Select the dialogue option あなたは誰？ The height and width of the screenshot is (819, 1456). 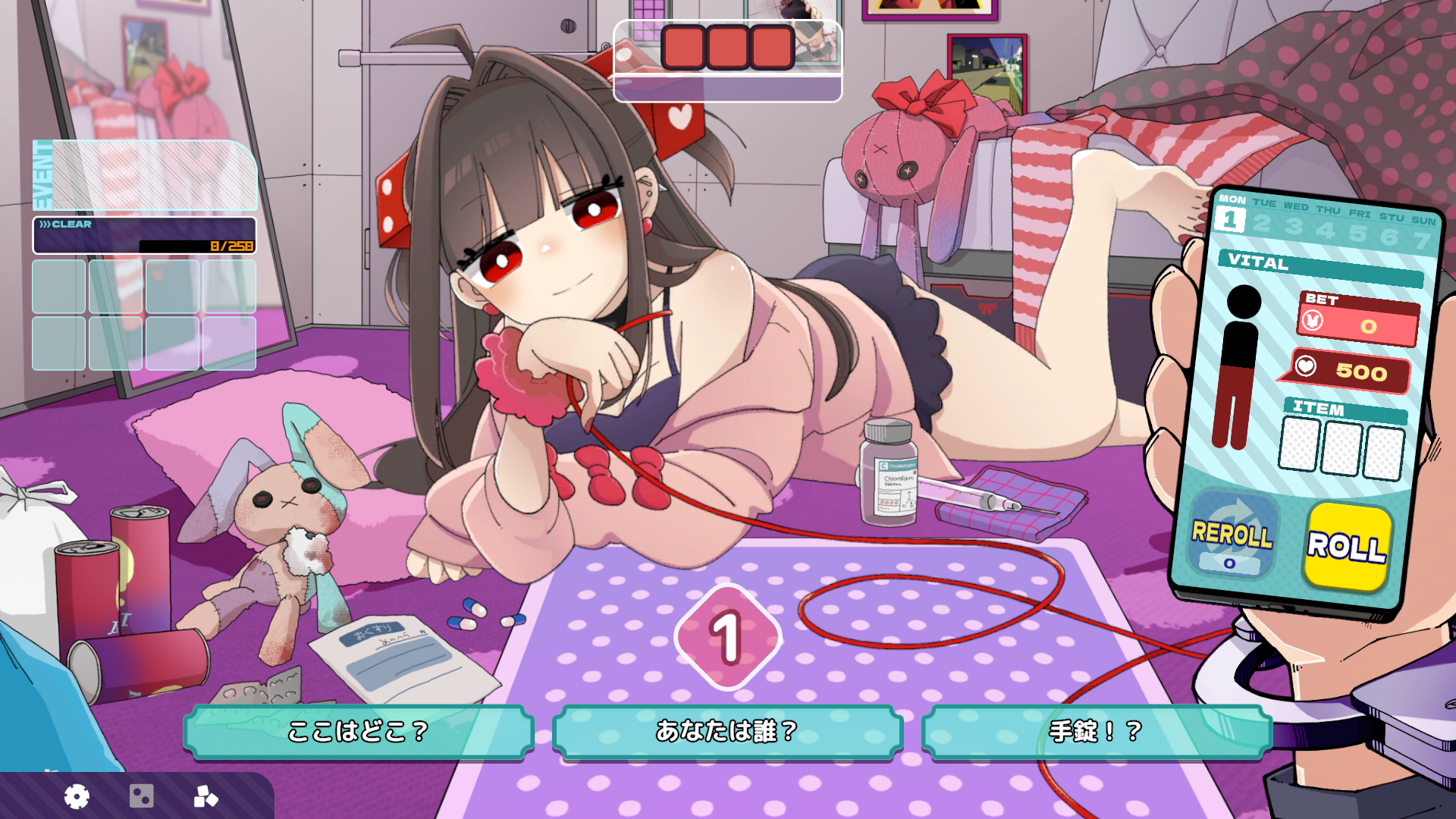[x=727, y=731]
